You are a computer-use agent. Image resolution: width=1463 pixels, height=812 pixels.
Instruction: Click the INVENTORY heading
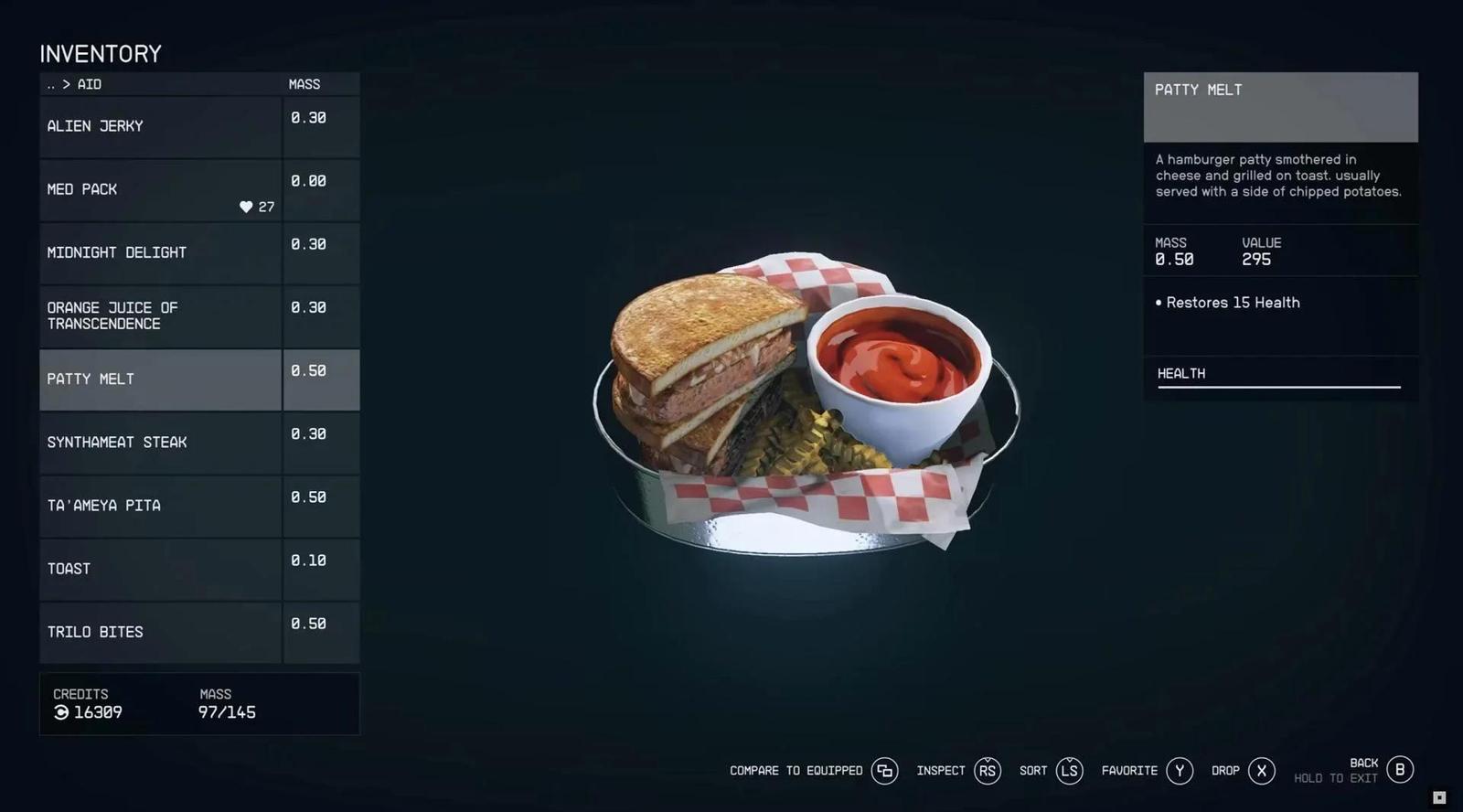coord(100,53)
